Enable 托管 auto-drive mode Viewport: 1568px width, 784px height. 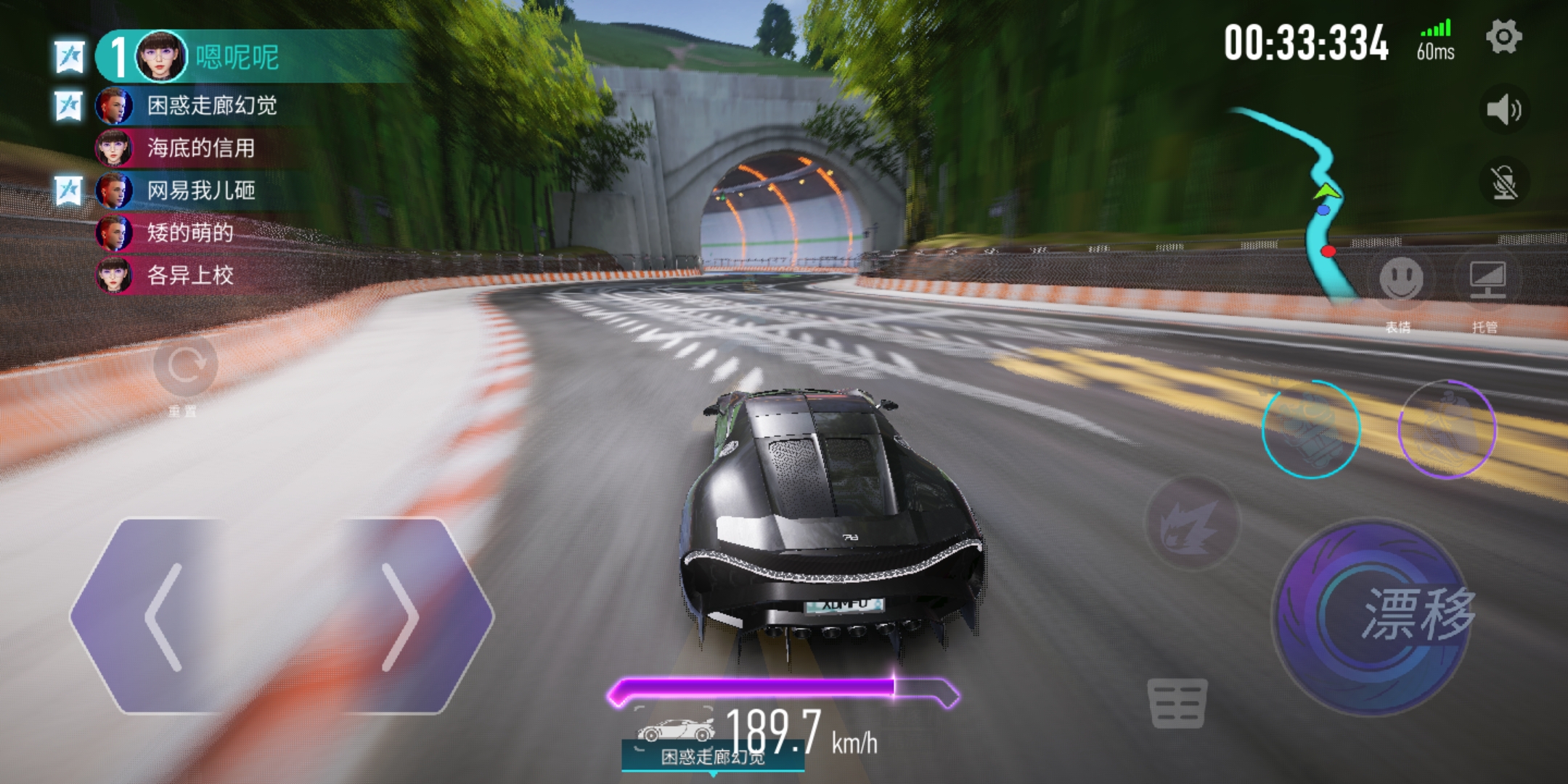click(x=1487, y=279)
